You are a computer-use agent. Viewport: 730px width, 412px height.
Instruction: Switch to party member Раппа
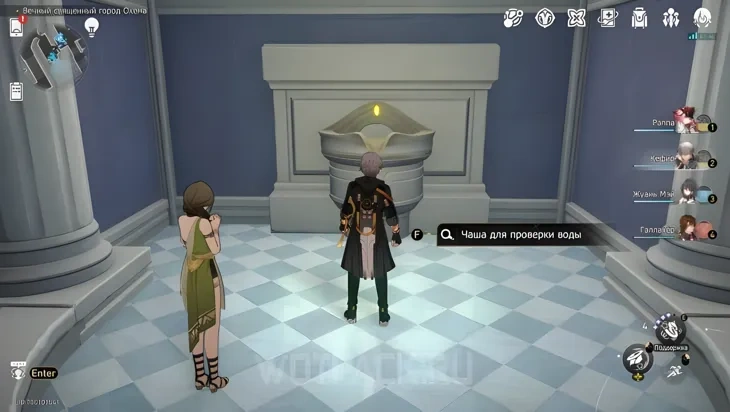point(686,122)
